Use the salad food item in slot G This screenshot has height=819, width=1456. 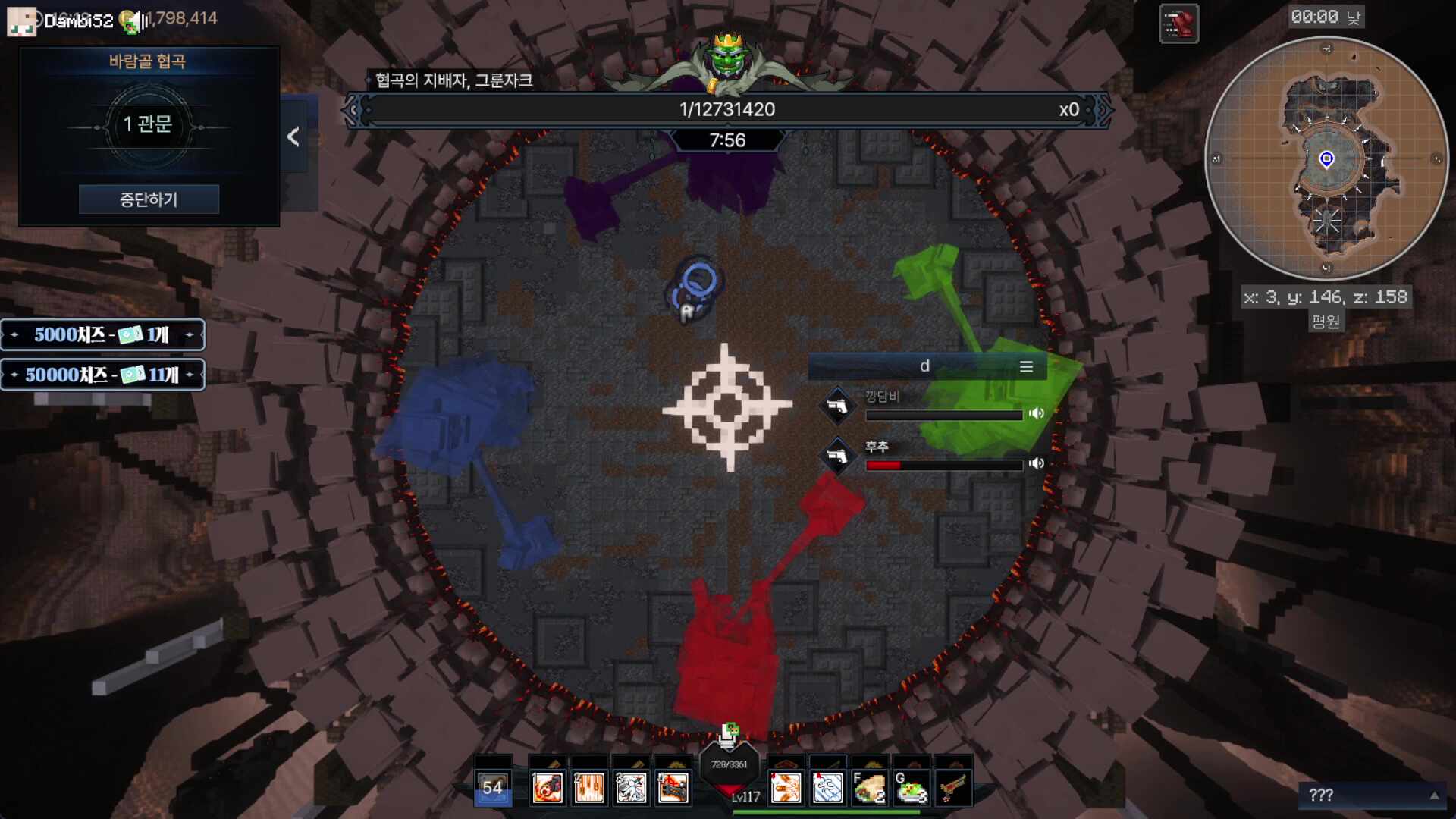(x=910, y=789)
